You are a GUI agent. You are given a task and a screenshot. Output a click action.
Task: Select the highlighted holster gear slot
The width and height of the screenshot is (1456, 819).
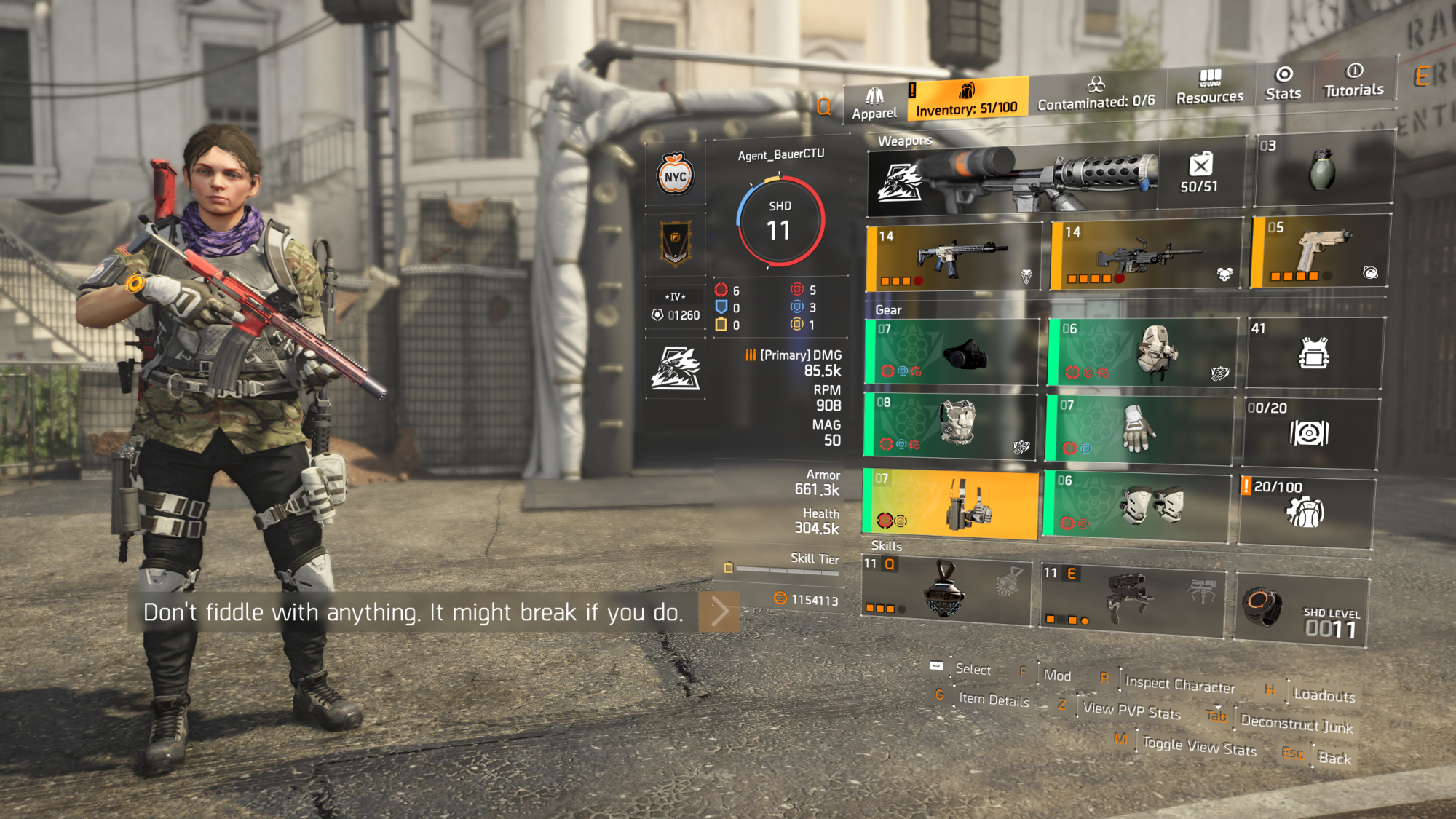pos(950,504)
